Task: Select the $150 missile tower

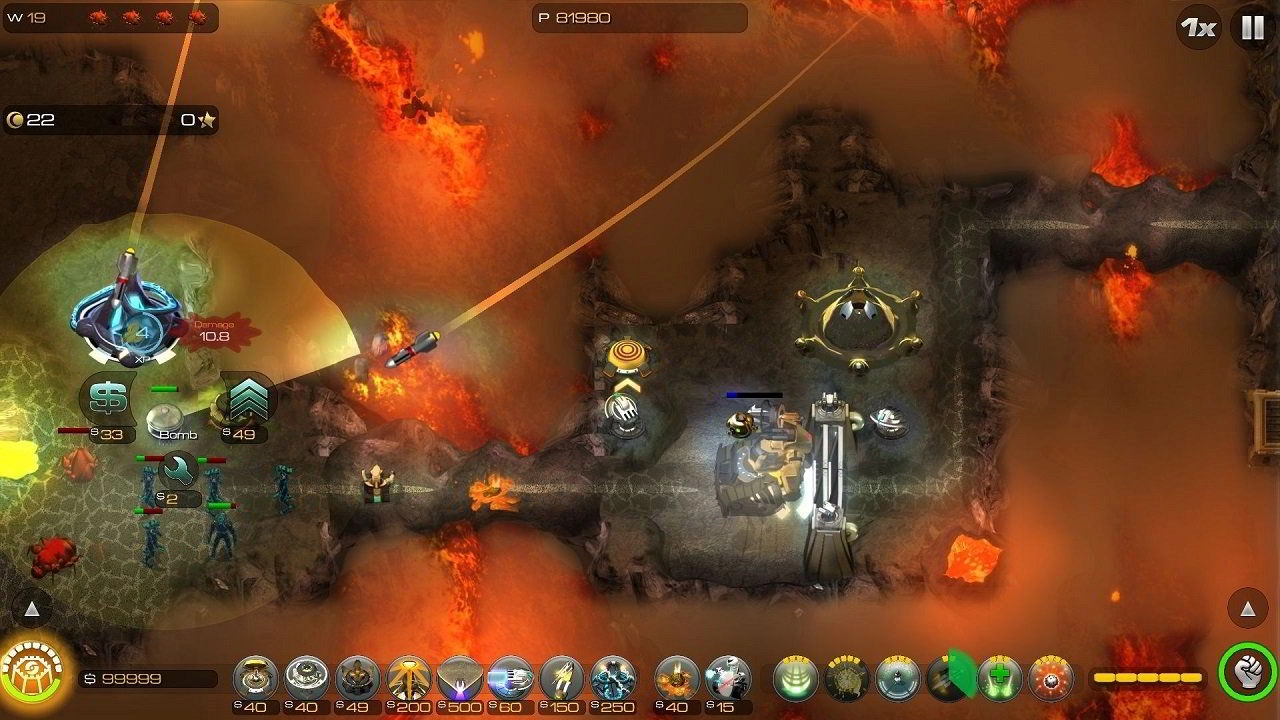Action: (562, 679)
